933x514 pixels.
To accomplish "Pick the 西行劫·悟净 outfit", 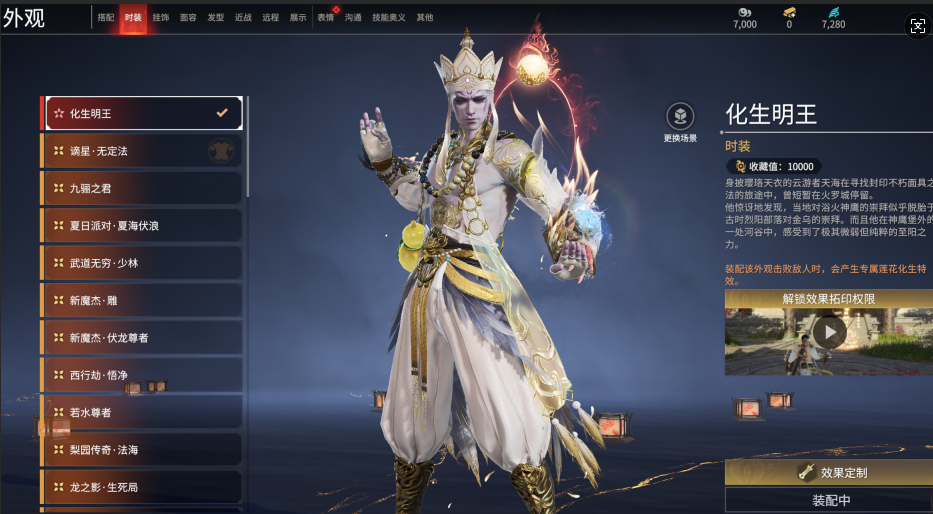I will coord(141,375).
